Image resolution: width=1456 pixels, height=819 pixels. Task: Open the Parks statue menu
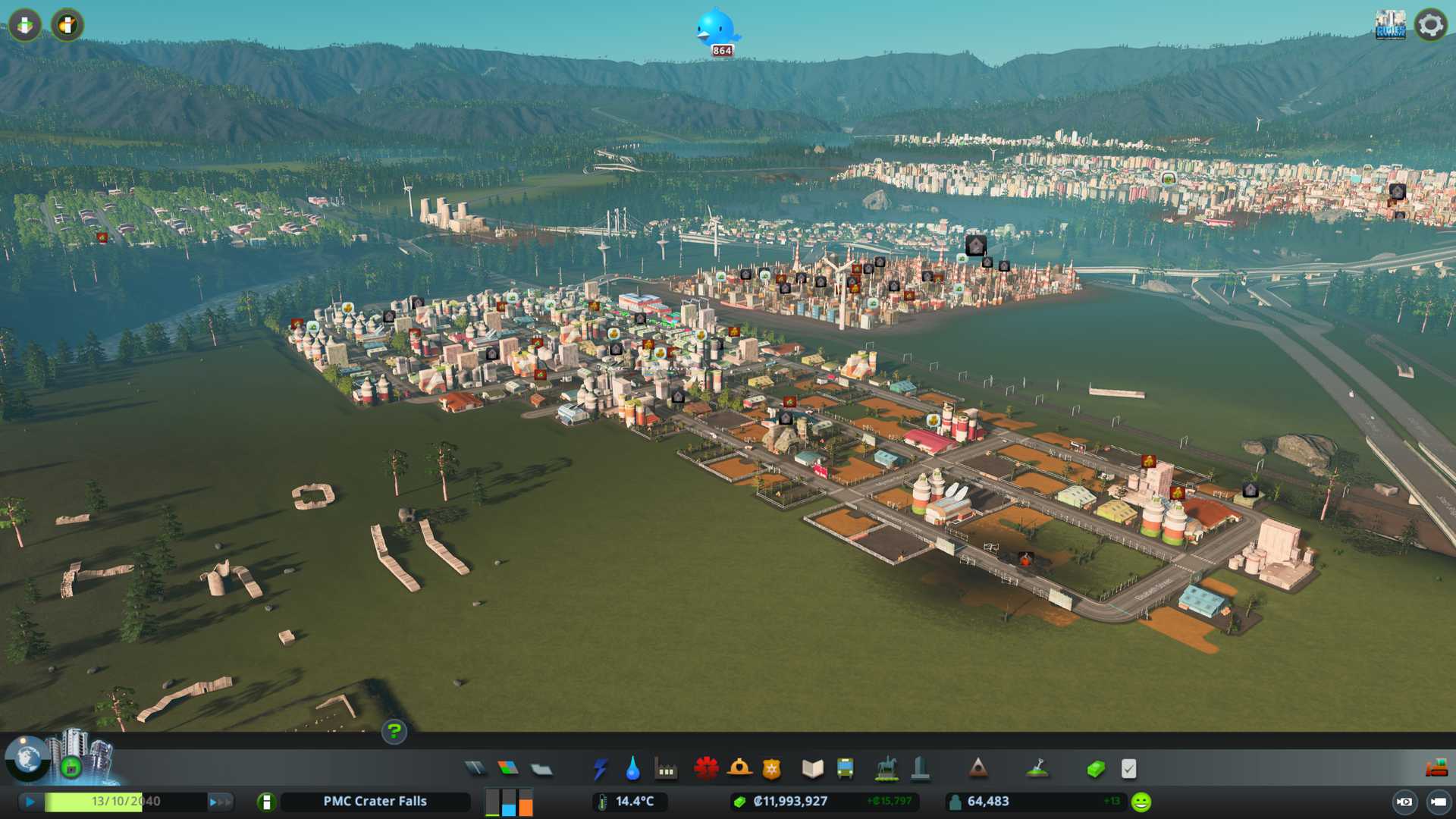tap(886, 769)
